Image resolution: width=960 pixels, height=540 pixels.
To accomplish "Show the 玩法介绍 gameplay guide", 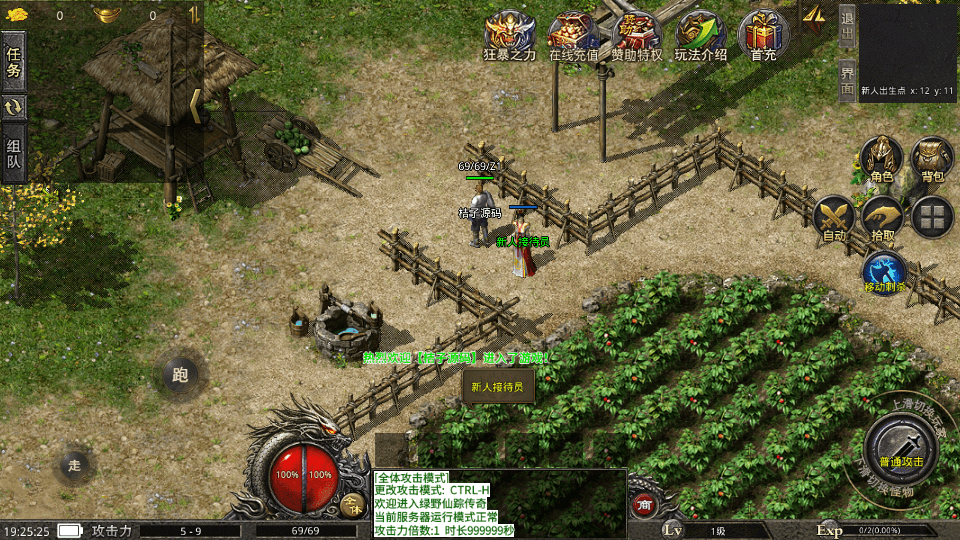I will click(700, 36).
